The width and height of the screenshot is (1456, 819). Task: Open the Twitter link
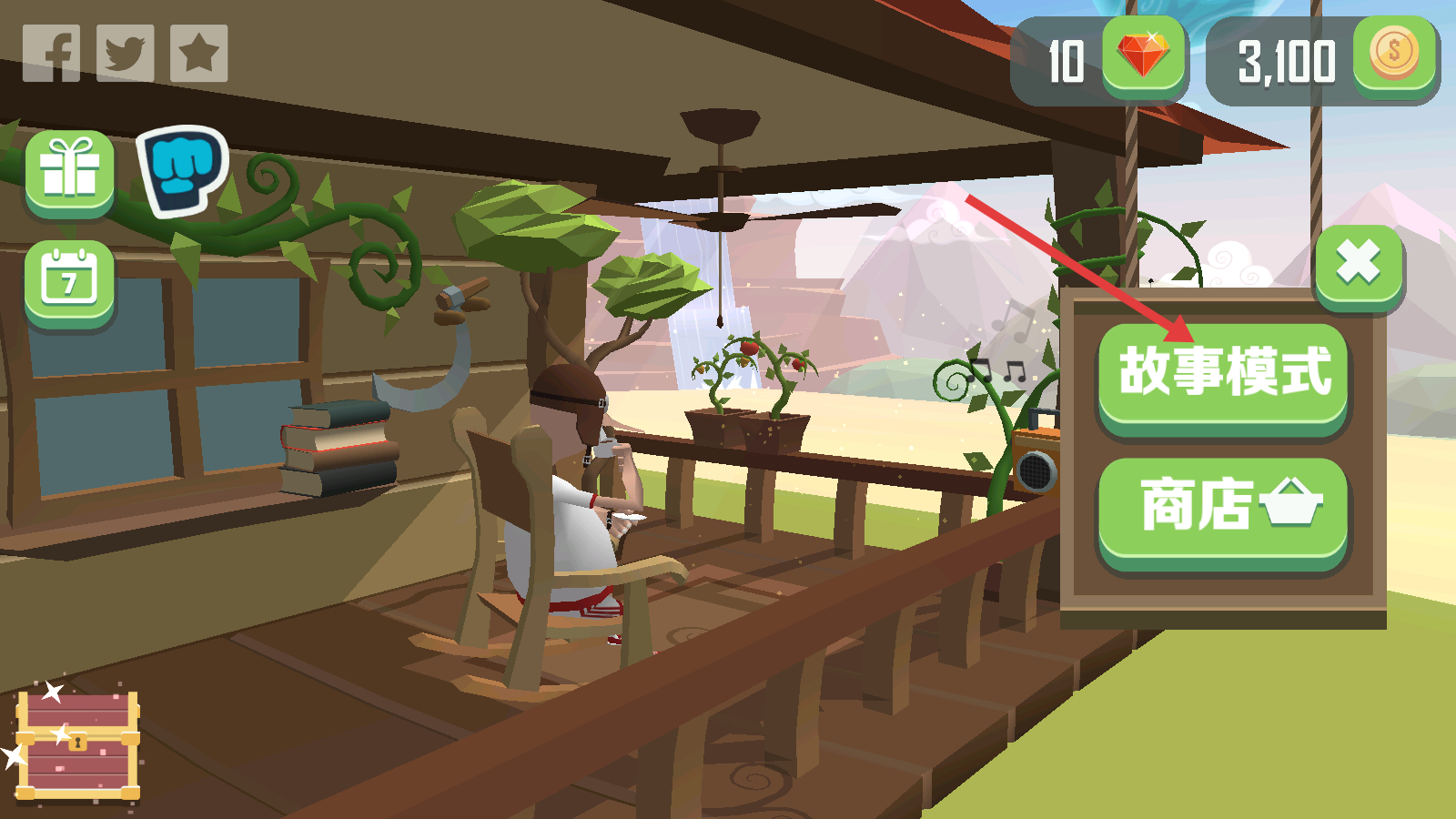pyautogui.click(x=125, y=54)
